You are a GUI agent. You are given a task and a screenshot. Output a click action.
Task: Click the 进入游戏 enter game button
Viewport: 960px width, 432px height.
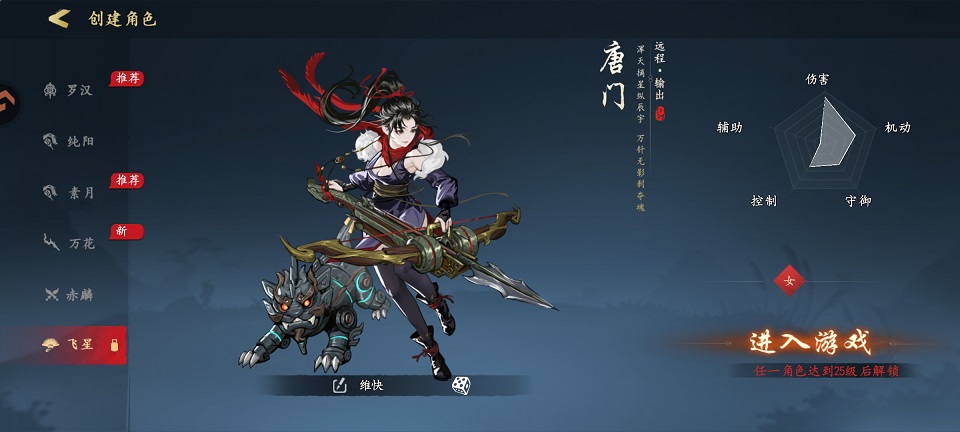coord(810,343)
